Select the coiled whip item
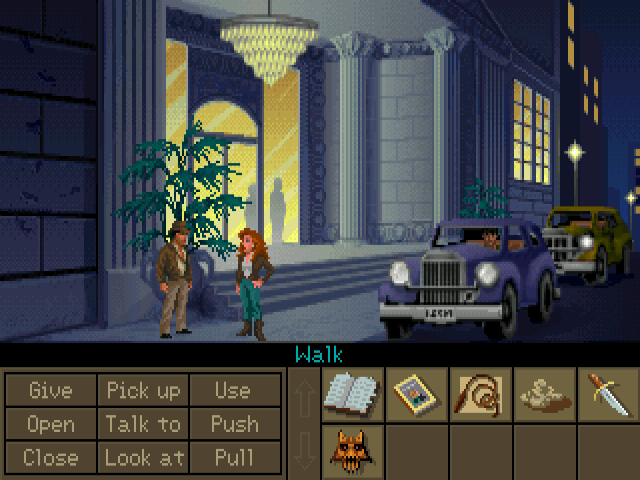Screen dimensions: 640x480 click(481, 393)
